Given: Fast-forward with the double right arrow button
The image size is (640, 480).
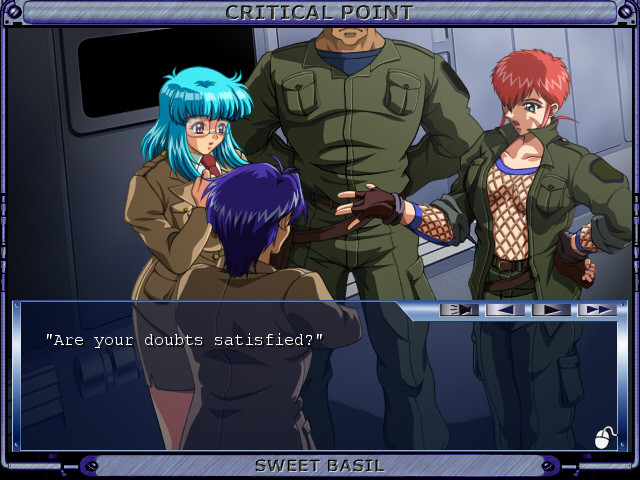Looking at the screenshot, I should [x=597, y=310].
